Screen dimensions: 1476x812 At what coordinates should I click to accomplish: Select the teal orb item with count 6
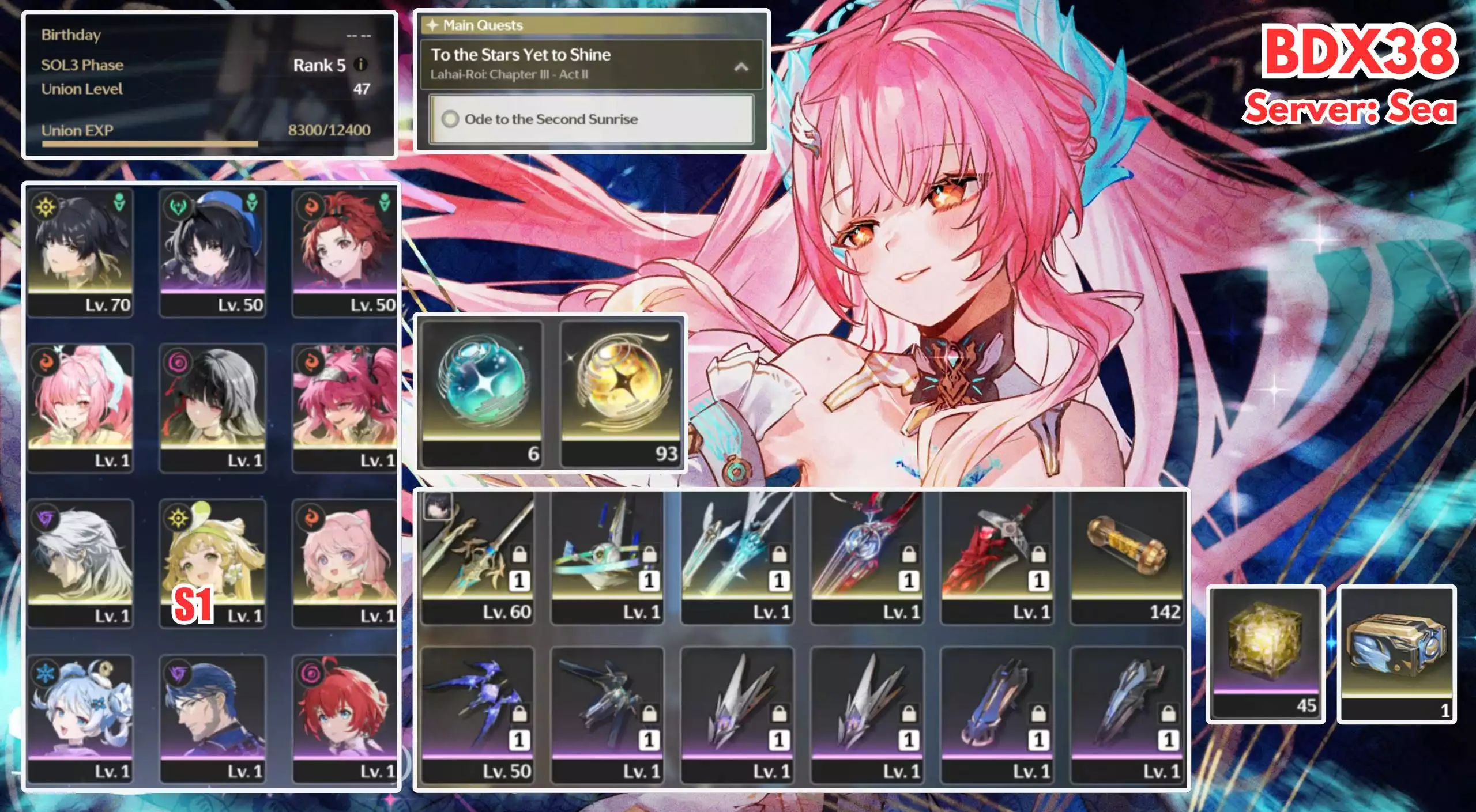[482, 393]
